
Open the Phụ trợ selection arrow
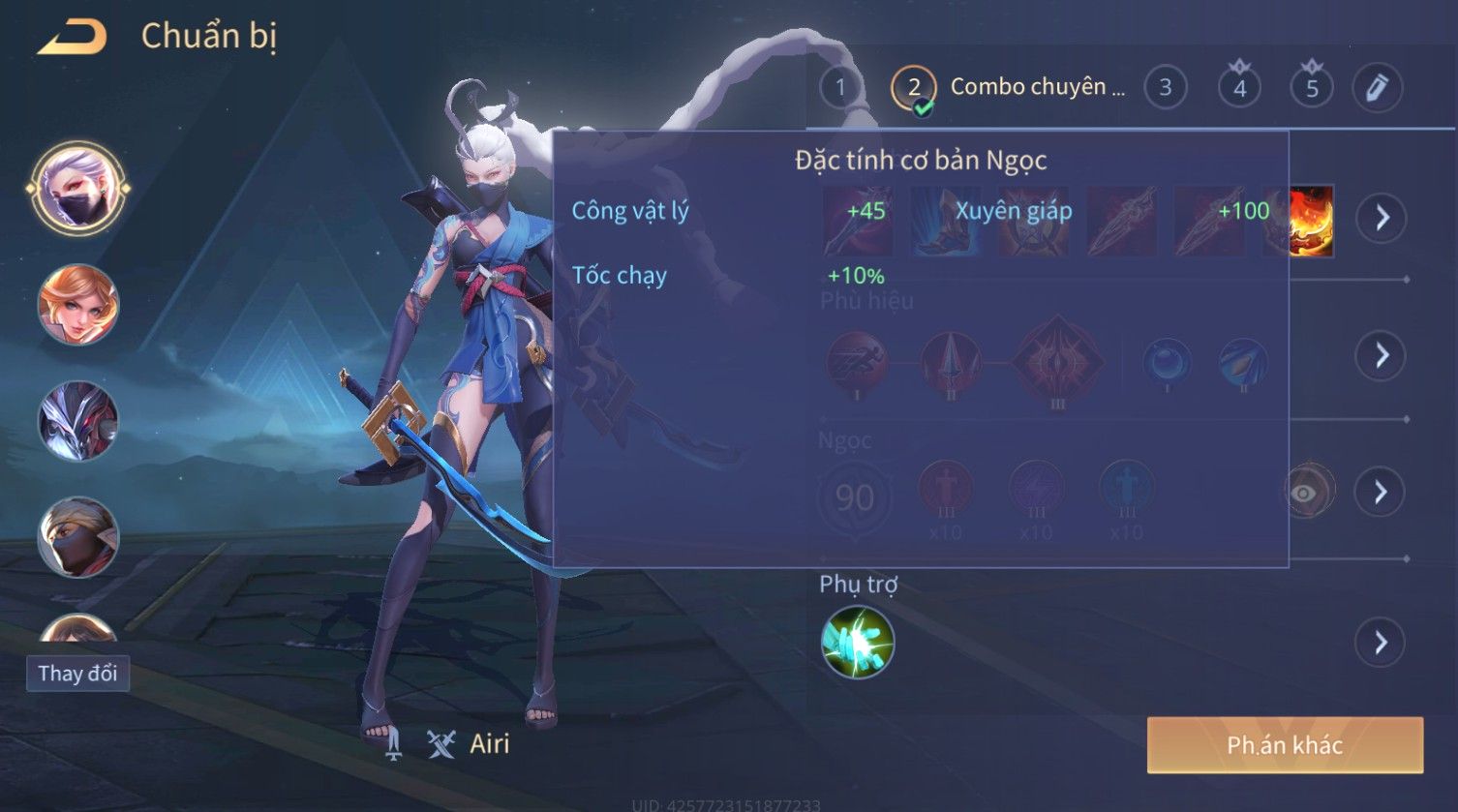pos(1381,643)
